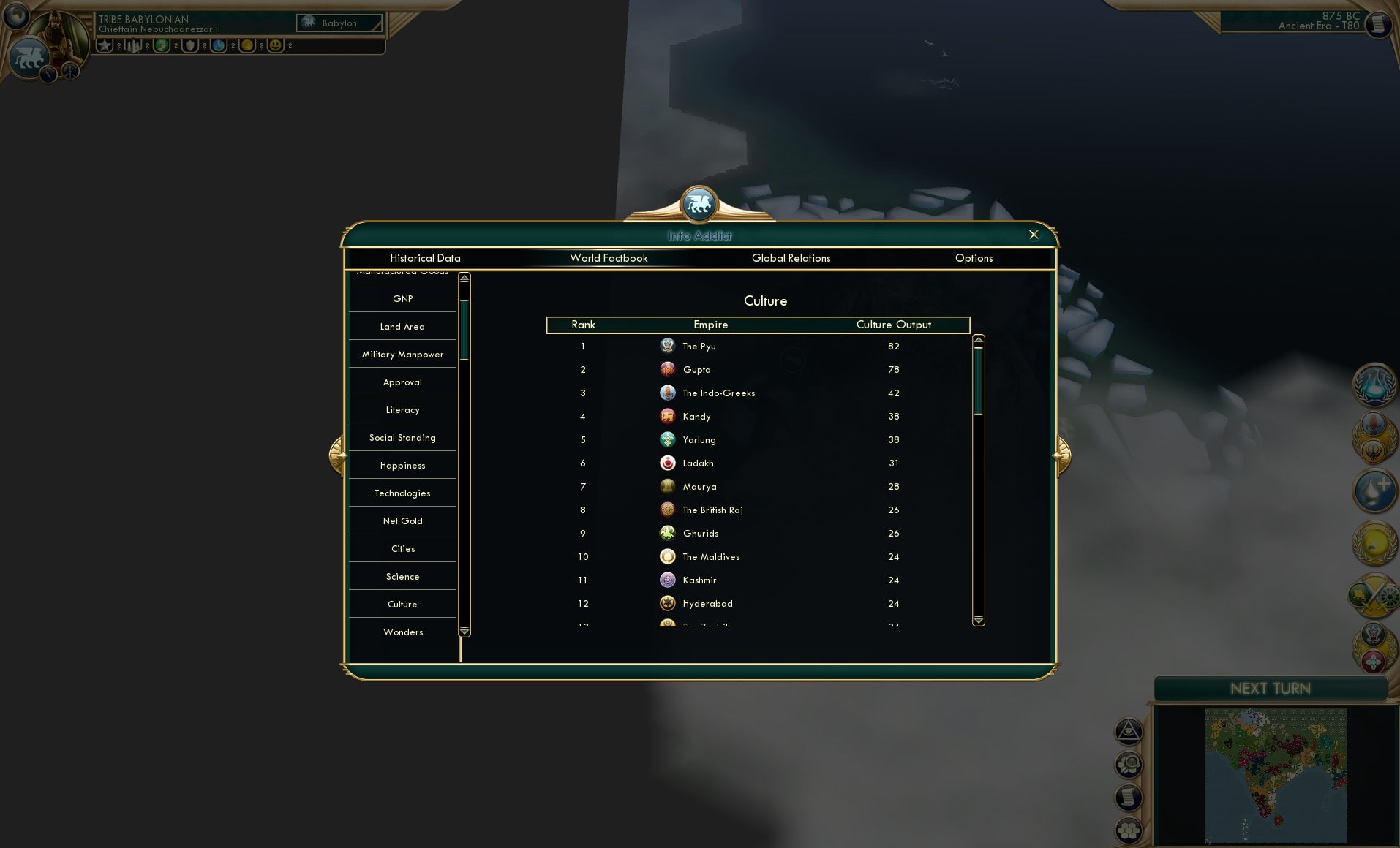Click the happiness smiley icon in the top bar
Viewport: 1400px width, 848px height.
(276, 45)
